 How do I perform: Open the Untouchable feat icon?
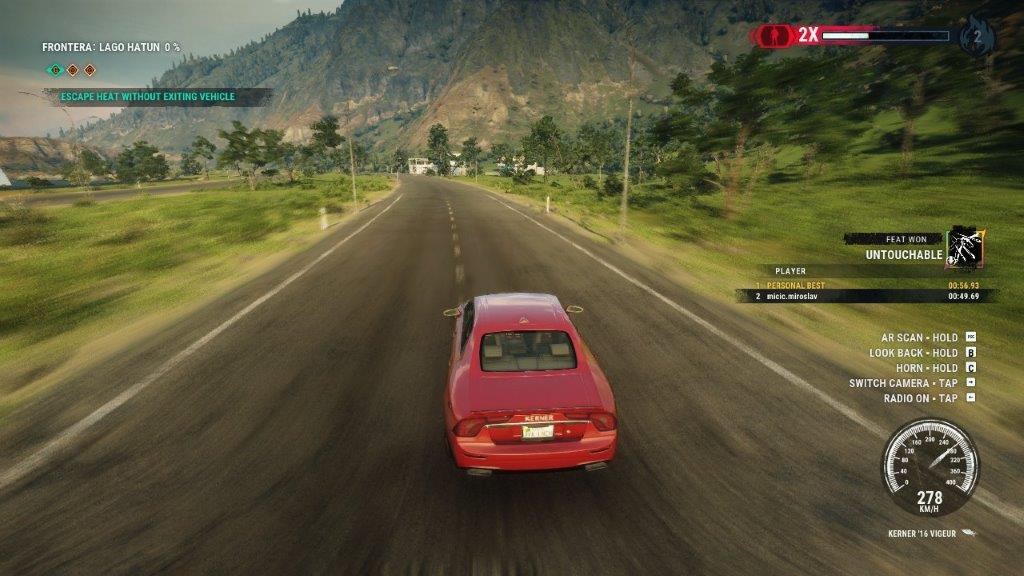pos(965,246)
